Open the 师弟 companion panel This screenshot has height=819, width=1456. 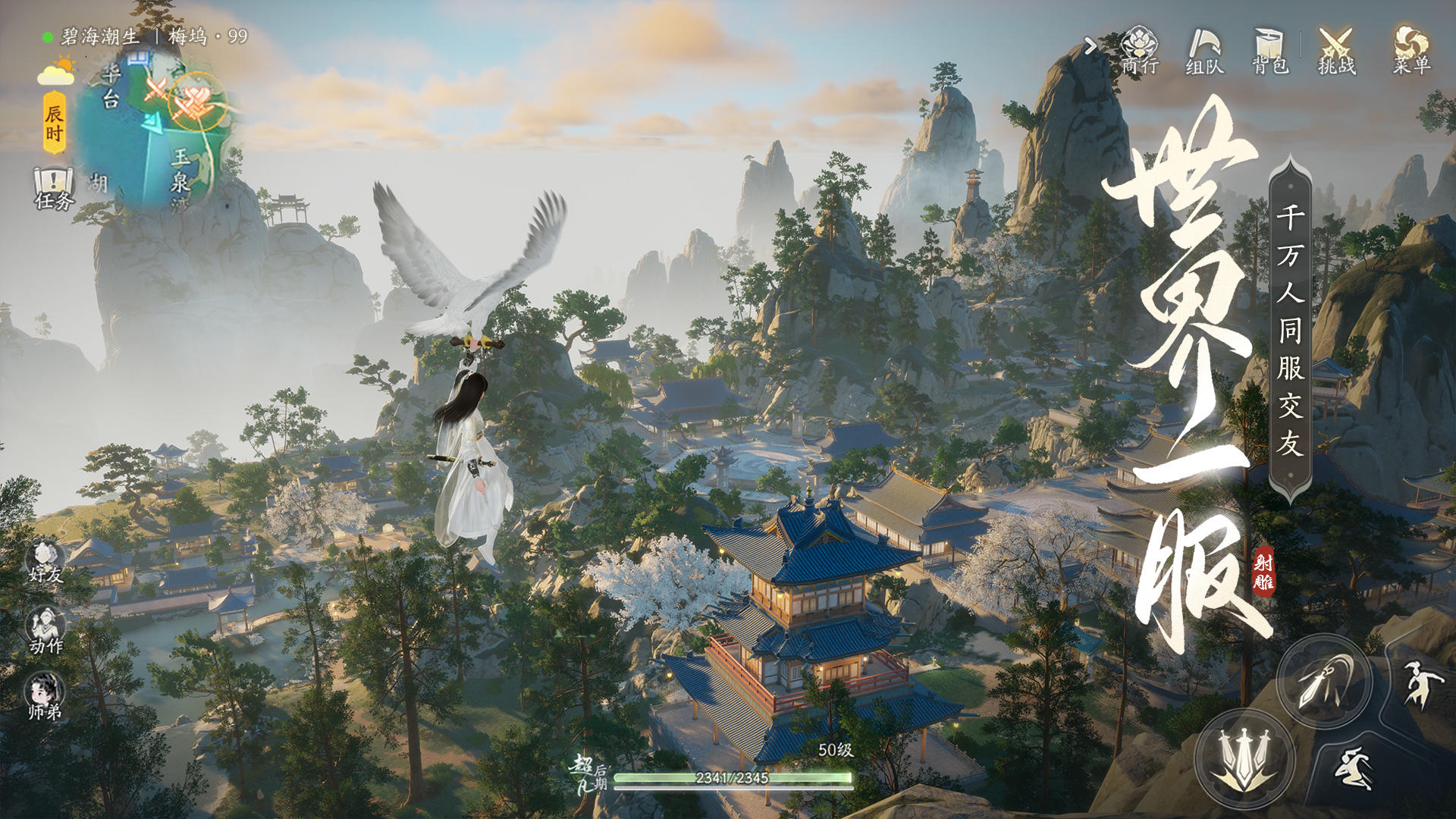click(45, 696)
